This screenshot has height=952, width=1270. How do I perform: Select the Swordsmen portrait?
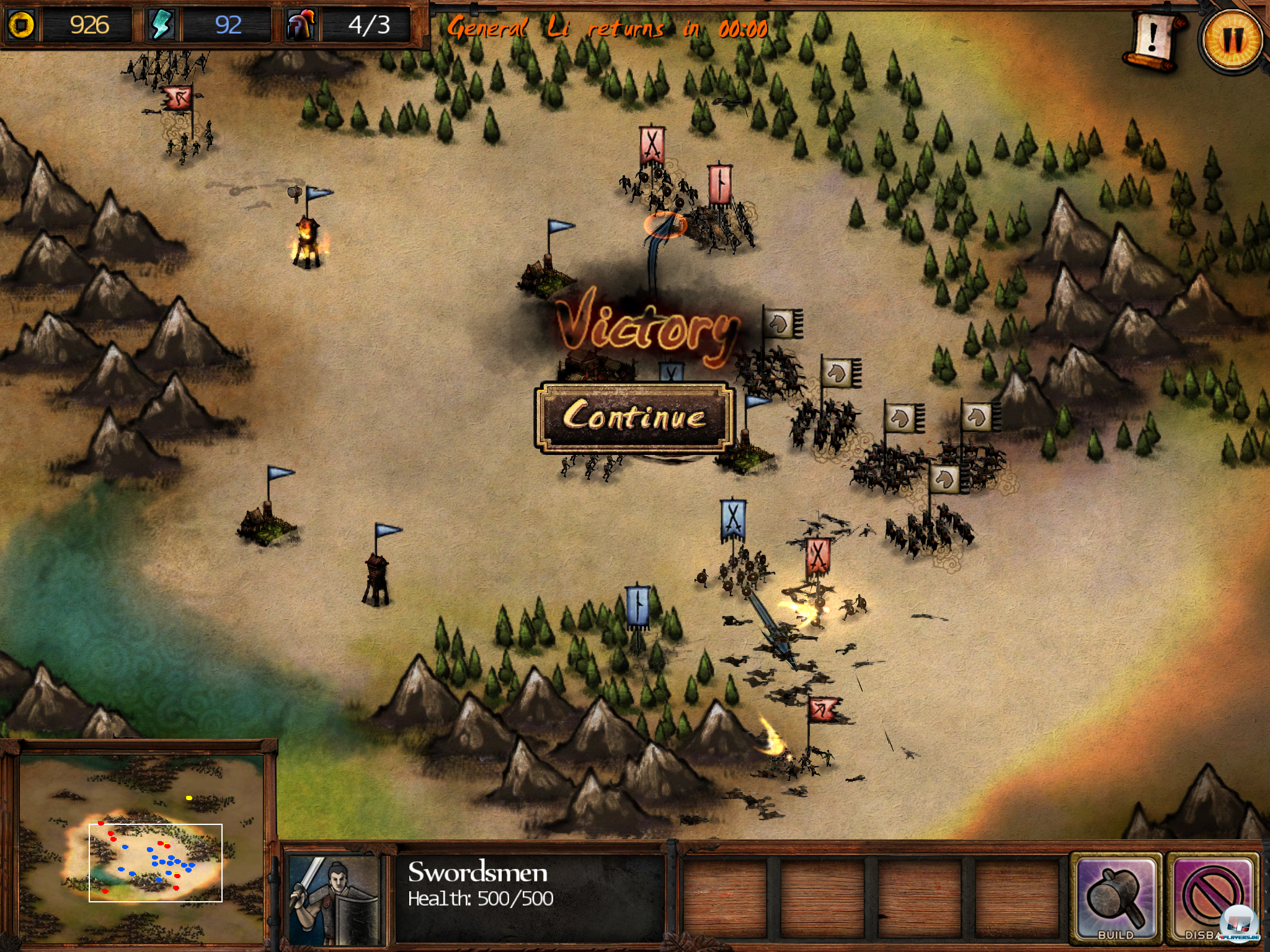coord(335,899)
